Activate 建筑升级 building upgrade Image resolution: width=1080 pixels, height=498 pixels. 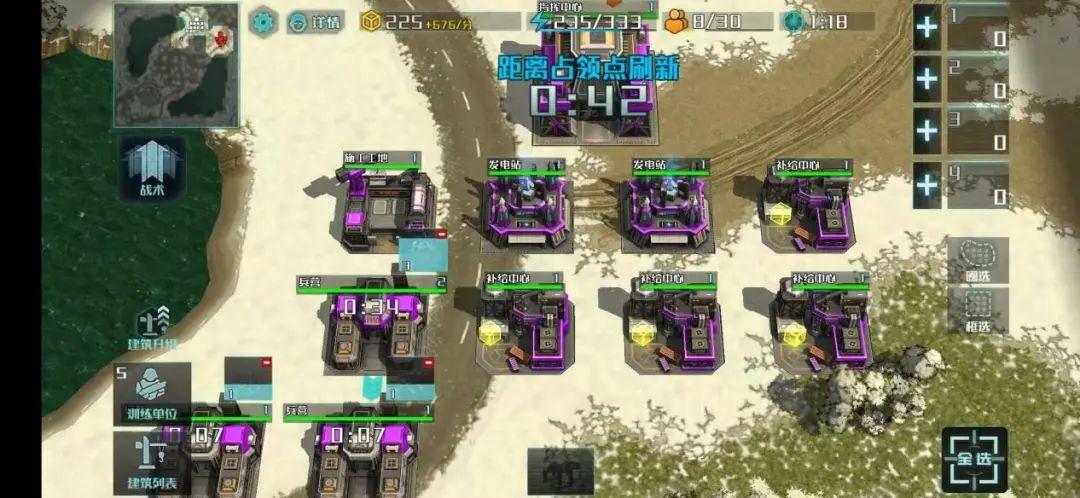click(152, 327)
